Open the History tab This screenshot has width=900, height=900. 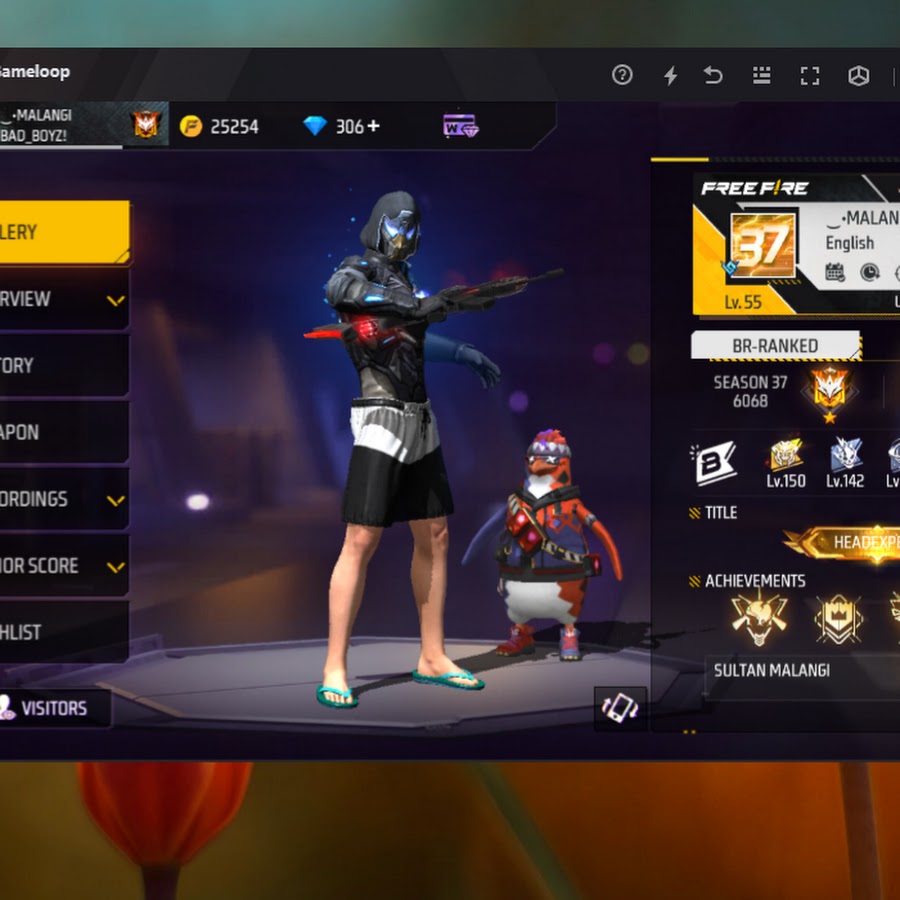coord(60,366)
